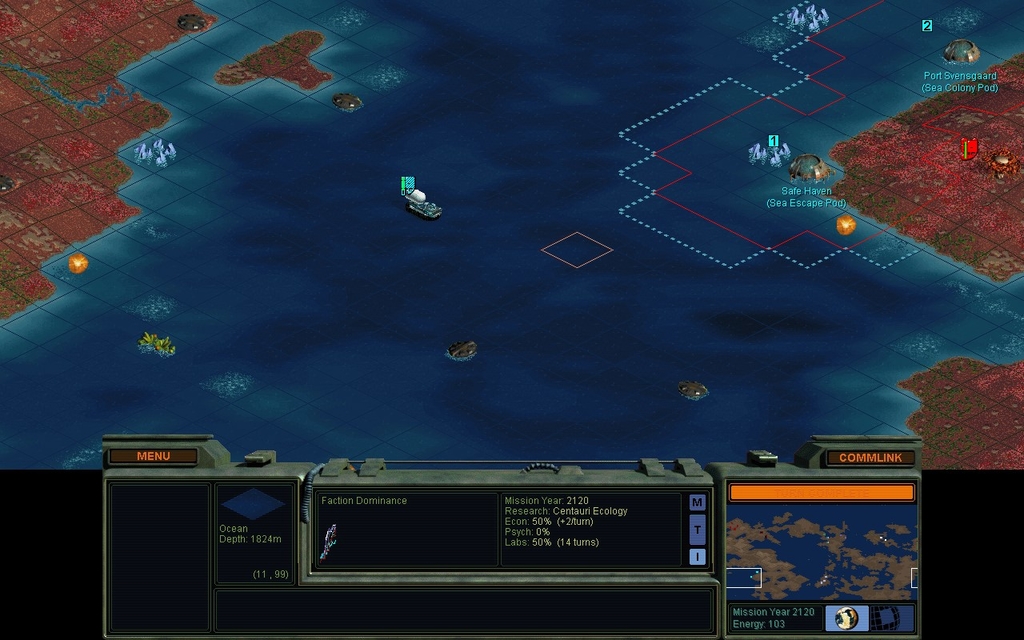This screenshot has height=640, width=1024.
Task: Choose the planet globe view icon
Action: pyautogui.click(x=847, y=618)
